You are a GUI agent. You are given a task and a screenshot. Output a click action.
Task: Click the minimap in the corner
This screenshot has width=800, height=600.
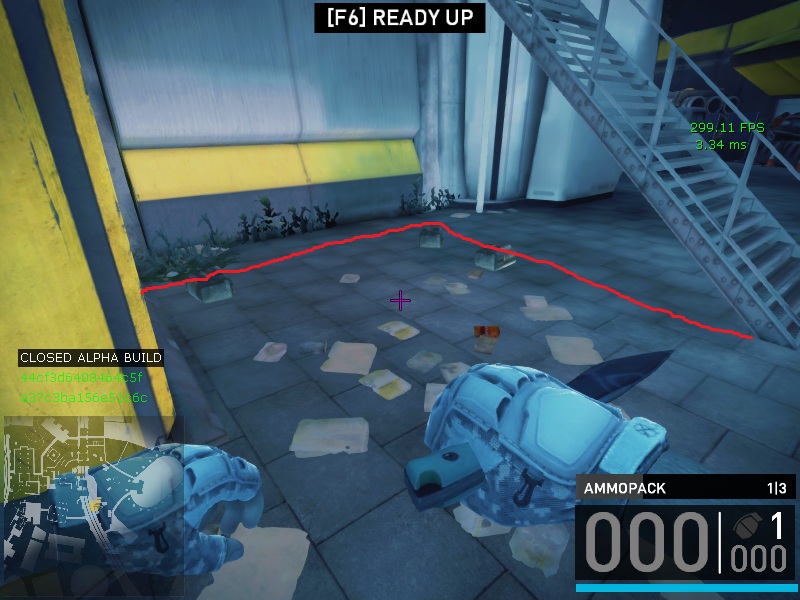92,505
